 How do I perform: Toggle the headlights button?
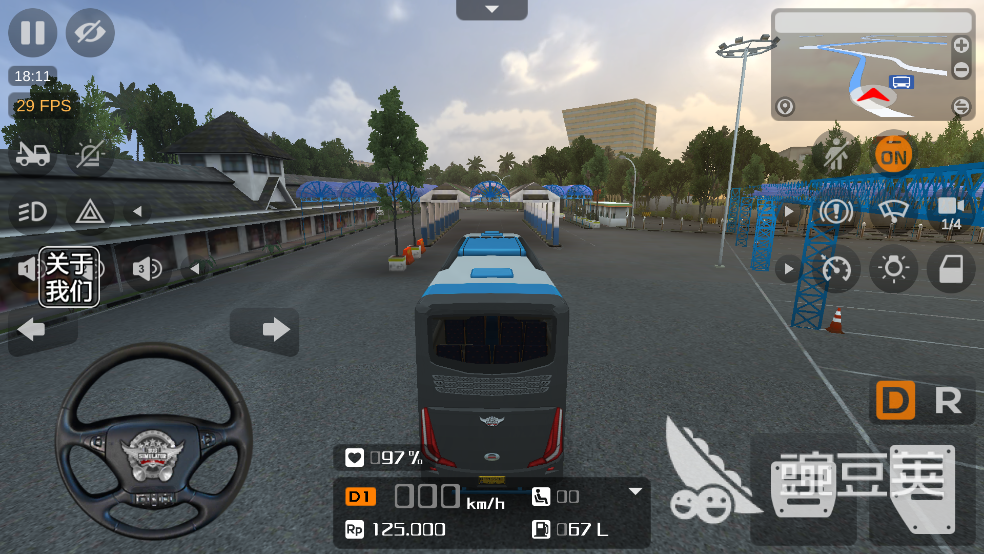point(32,211)
